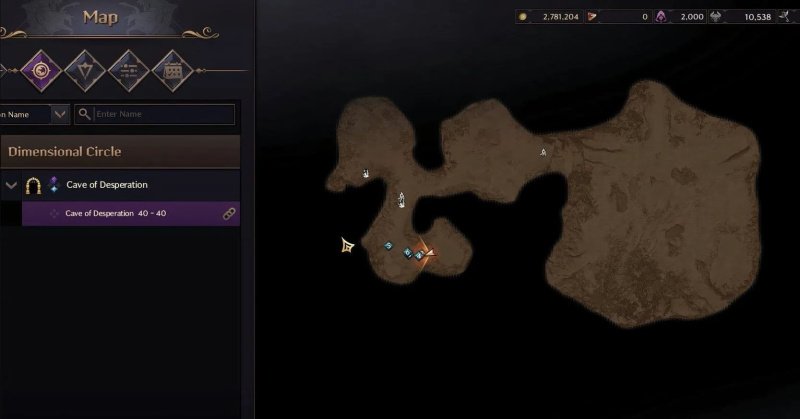This screenshot has height=419, width=800.
Task: Switch to the downward triangle map tab
Action: point(85,70)
